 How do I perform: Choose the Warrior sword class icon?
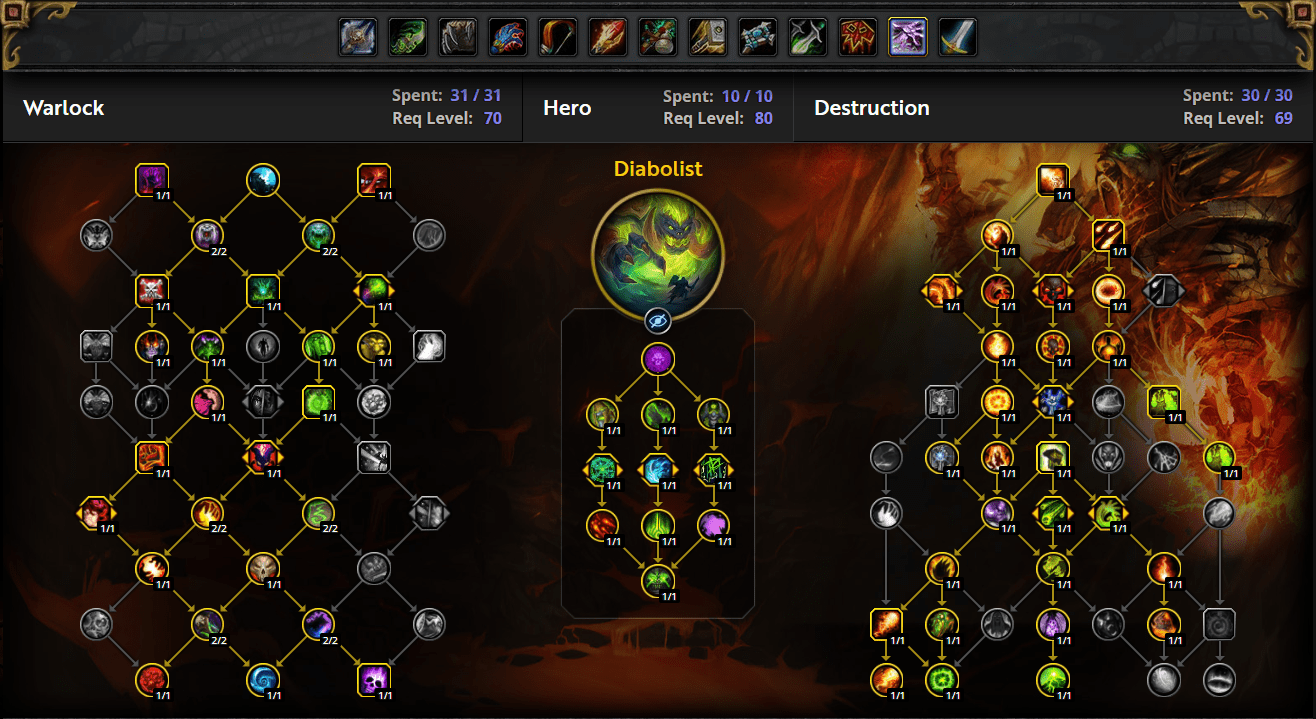(958, 38)
